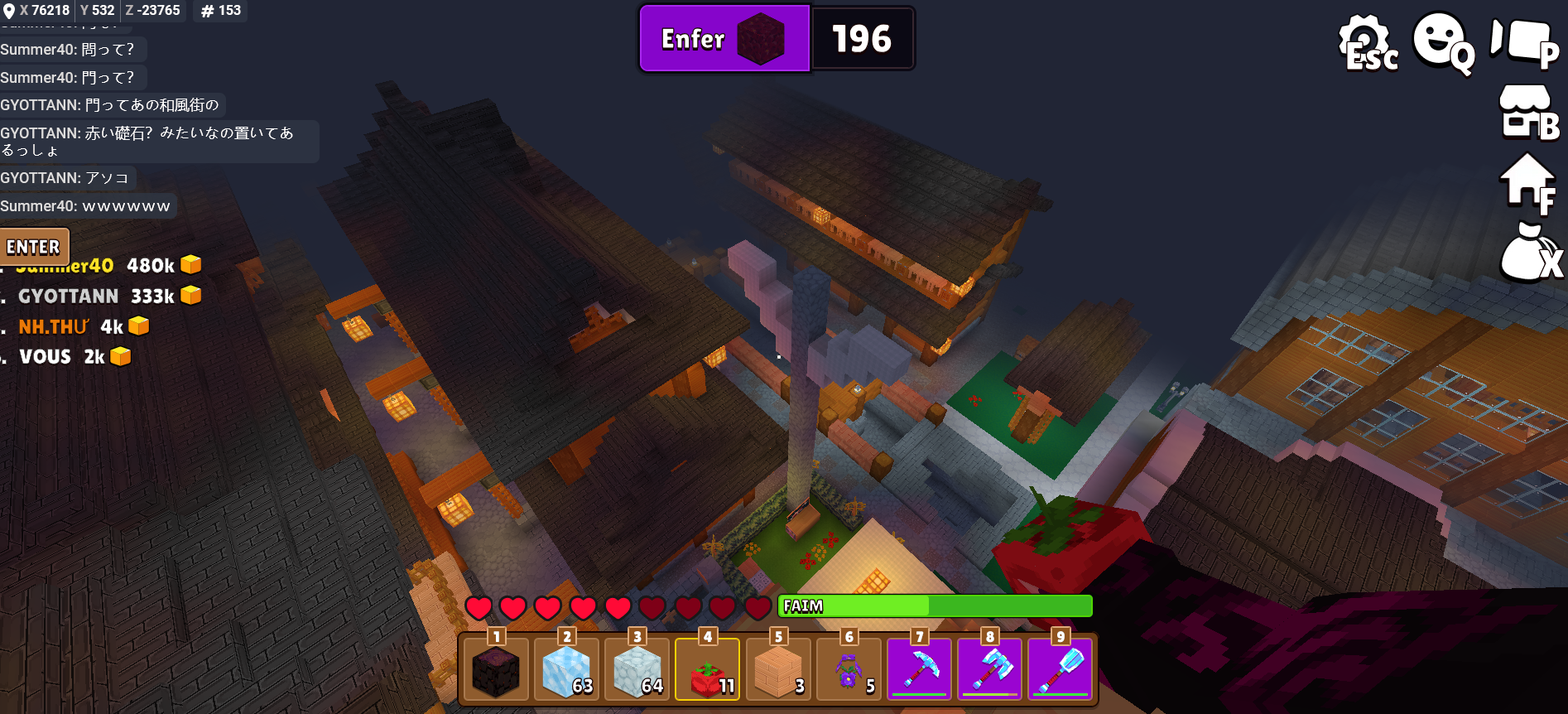Open the shop stall icon

(1527, 112)
